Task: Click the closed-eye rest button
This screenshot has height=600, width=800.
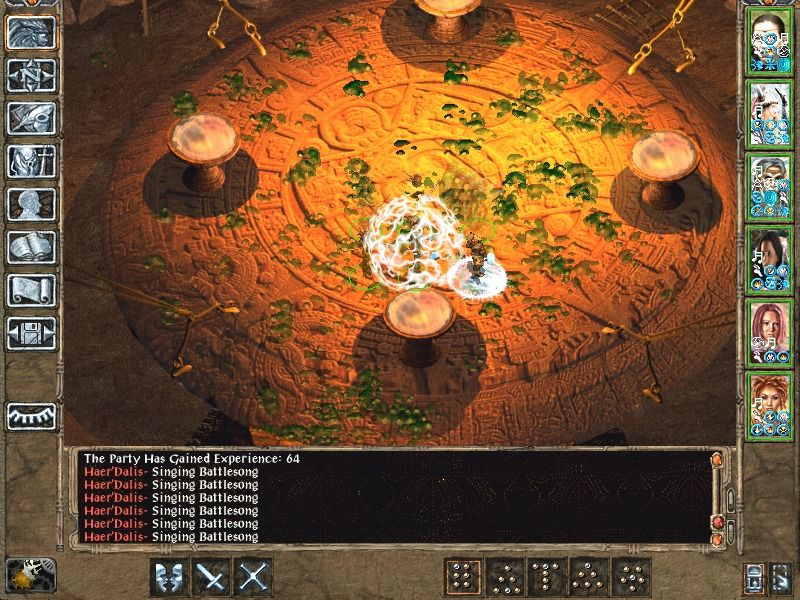Action: pyautogui.click(x=30, y=414)
